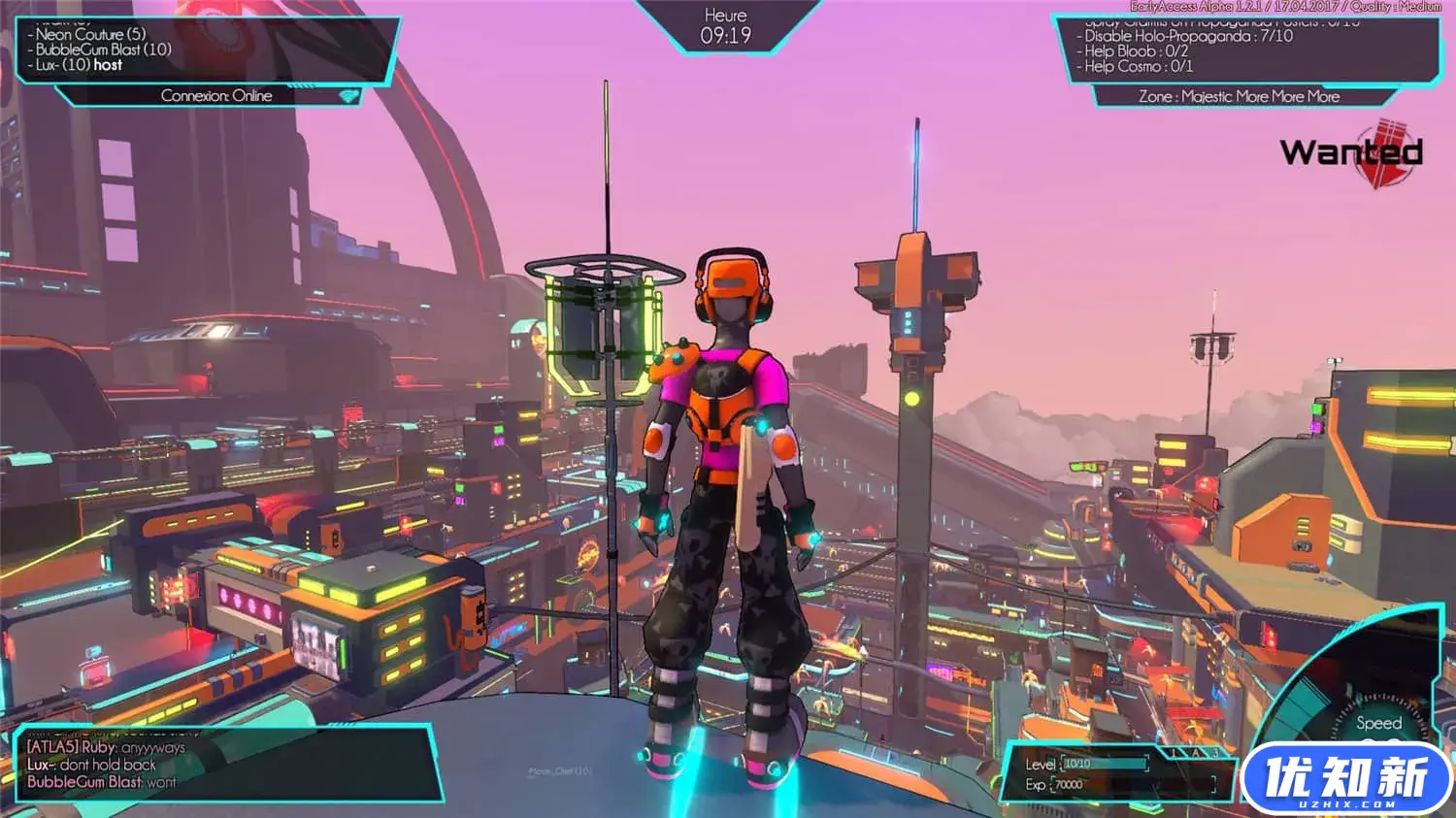The height and width of the screenshot is (818, 1456).
Task: Click the Zone Majestic More More More label
Action: coord(1239,97)
